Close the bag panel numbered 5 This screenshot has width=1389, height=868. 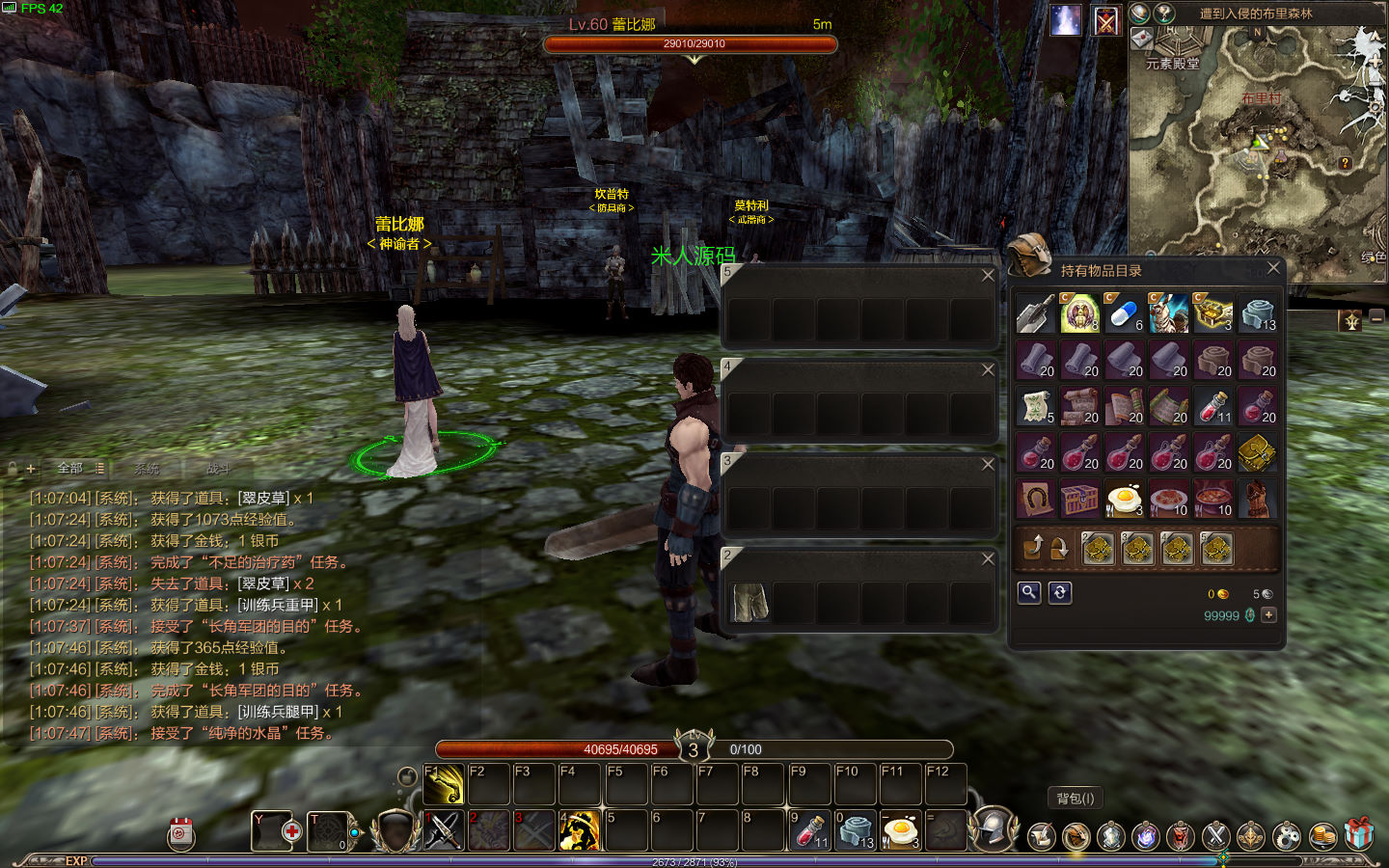click(988, 276)
